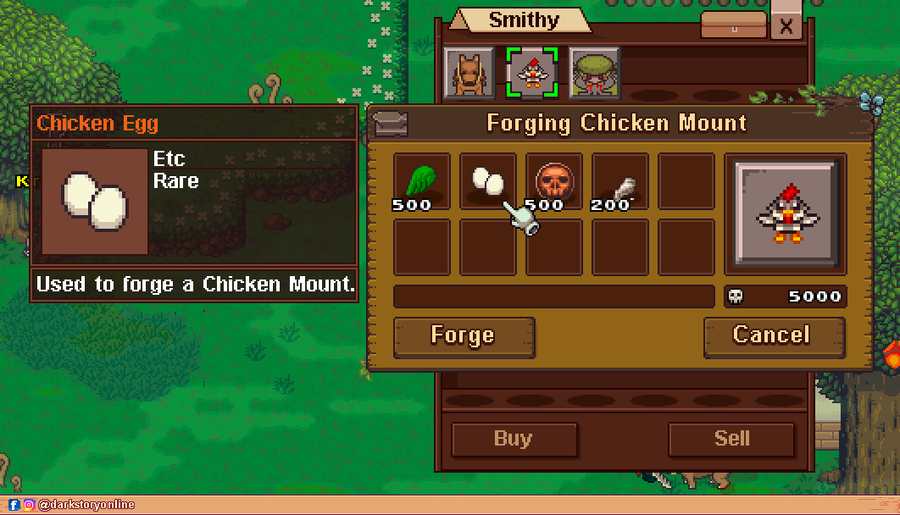Open the Buy option
This screenshot has width=900, height=515.
coord(514,439)
